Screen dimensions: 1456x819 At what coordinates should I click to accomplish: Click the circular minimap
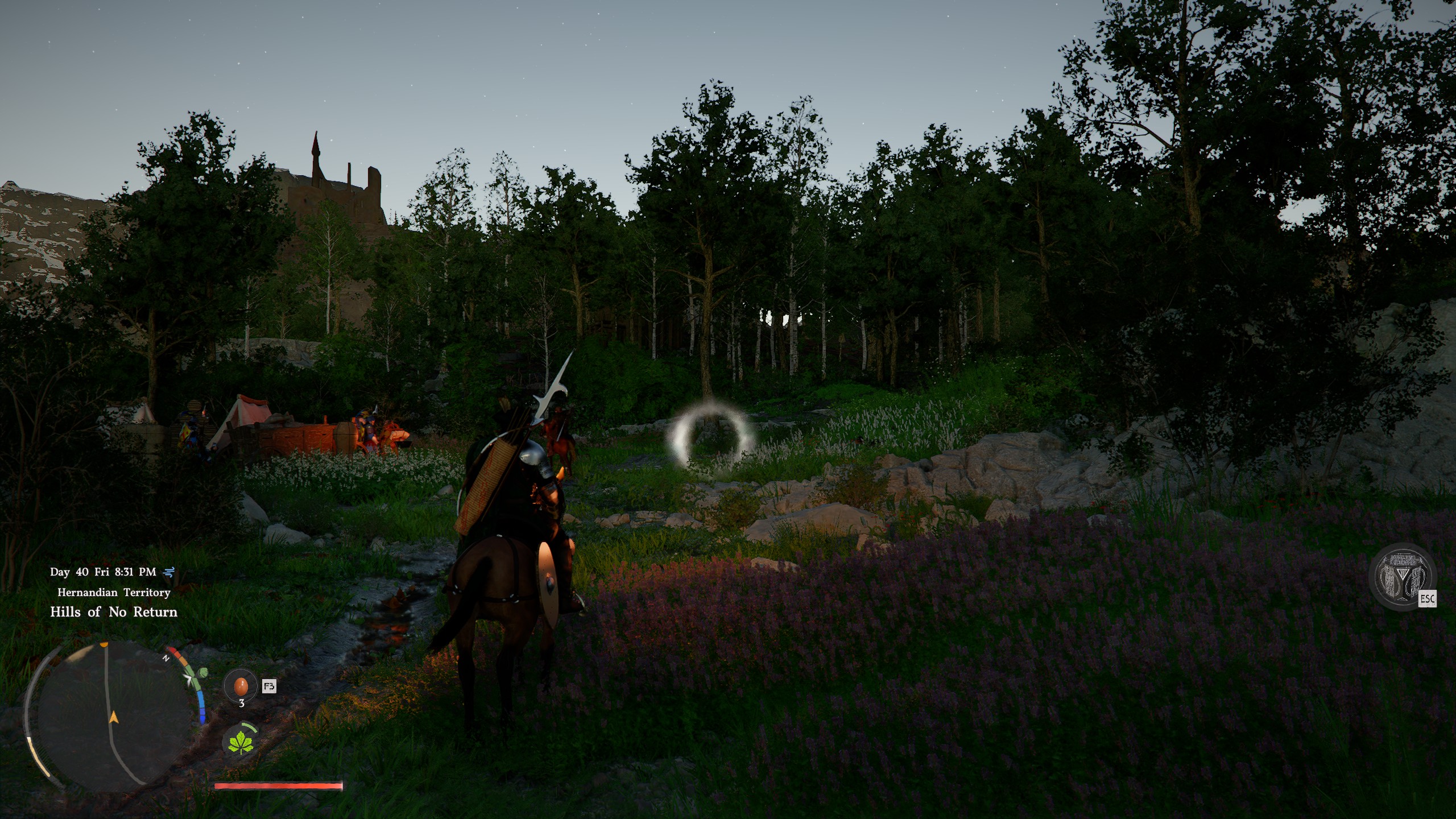[x=108, y=717]
